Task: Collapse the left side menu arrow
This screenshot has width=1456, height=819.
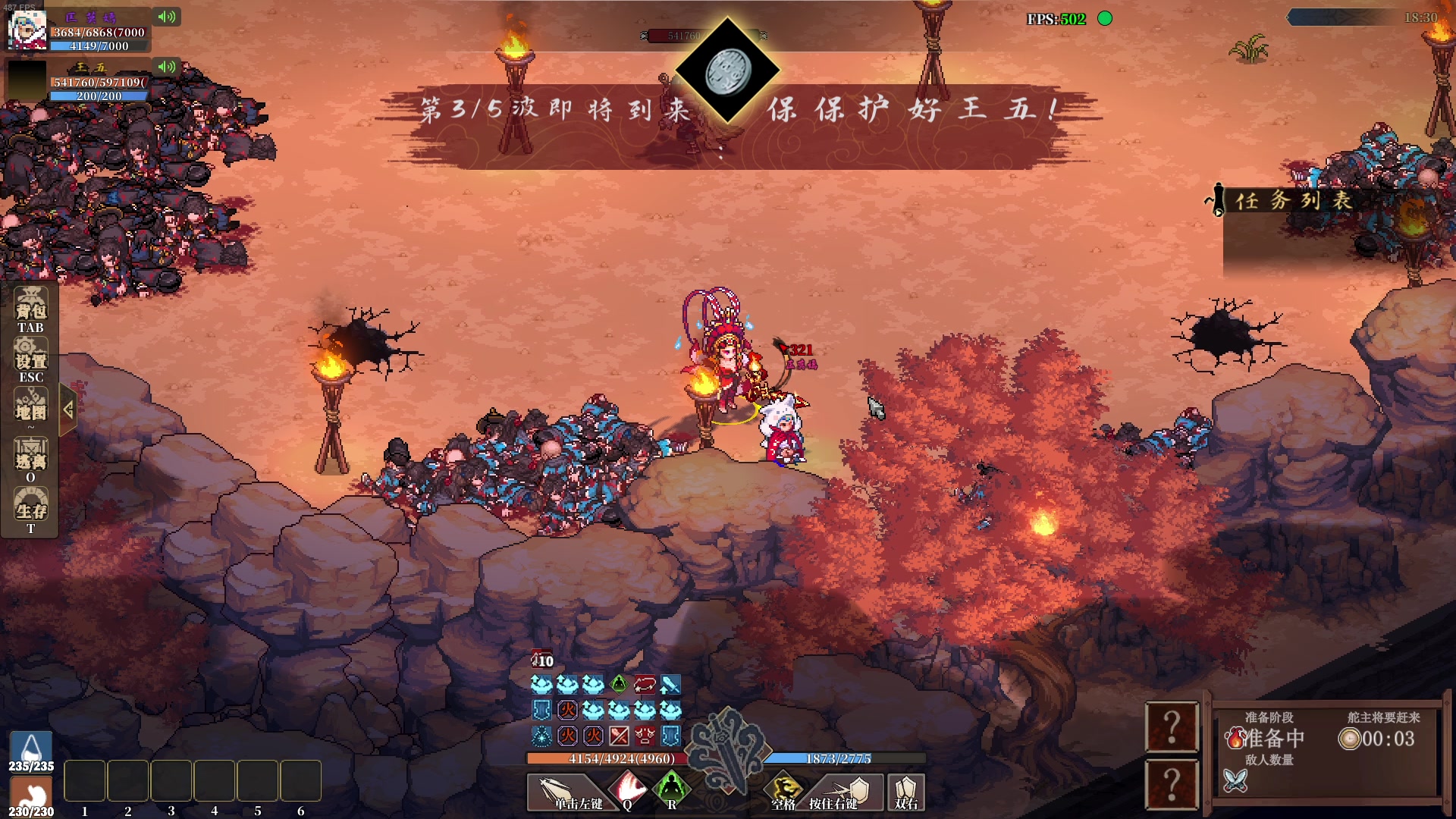Action: [x=68, y=410]
